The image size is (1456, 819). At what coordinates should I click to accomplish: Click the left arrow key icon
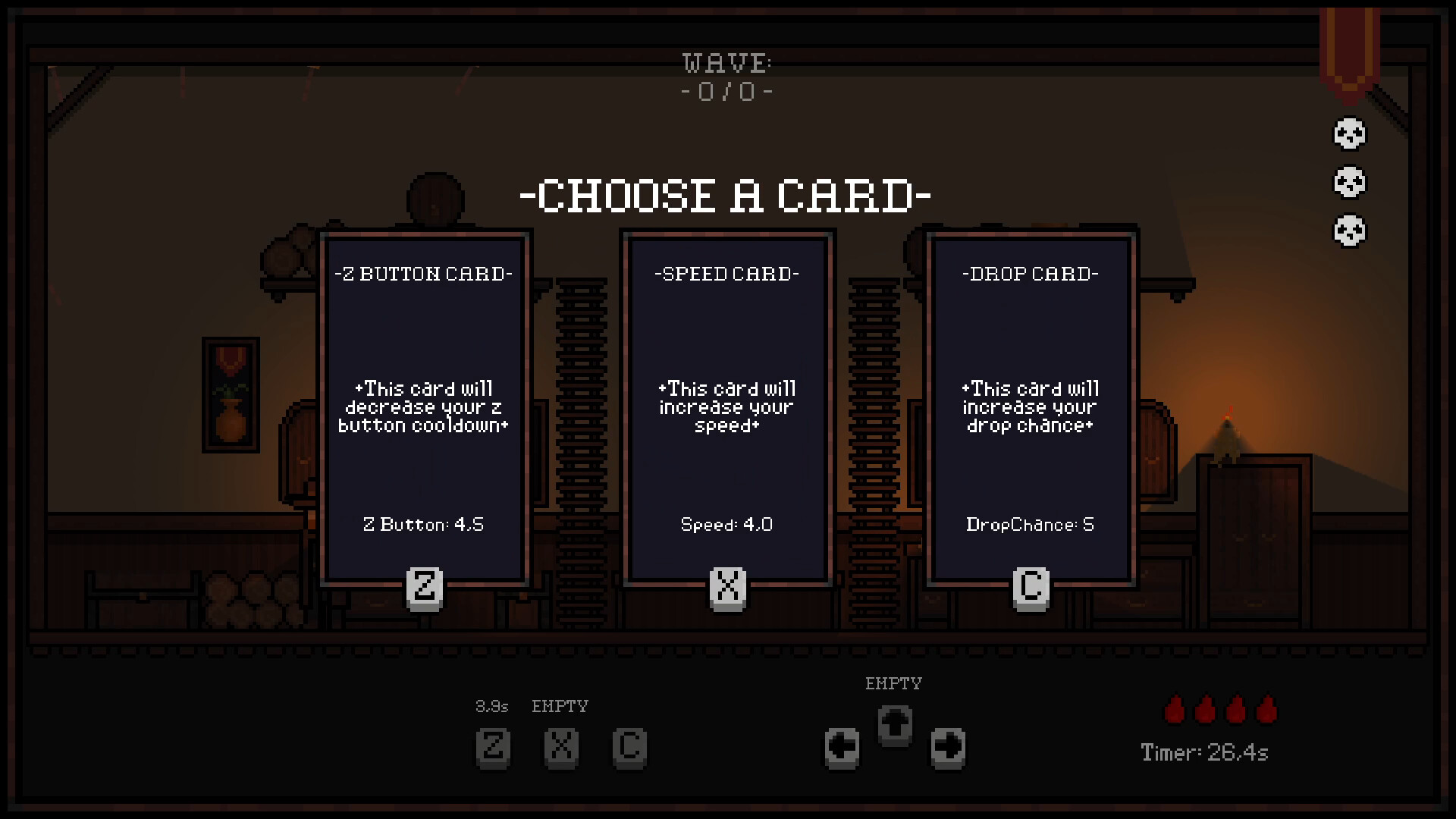[x=842, y=746]
